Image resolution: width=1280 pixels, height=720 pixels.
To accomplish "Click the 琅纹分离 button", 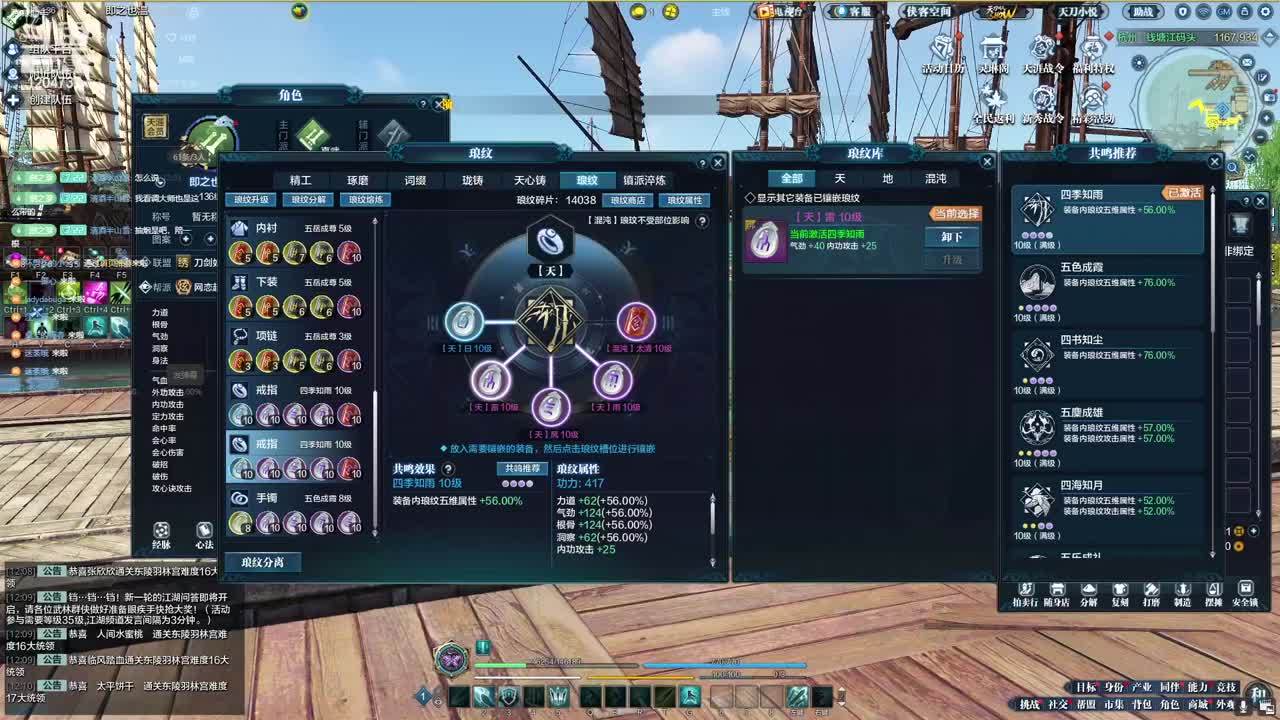I will point(262,562).
